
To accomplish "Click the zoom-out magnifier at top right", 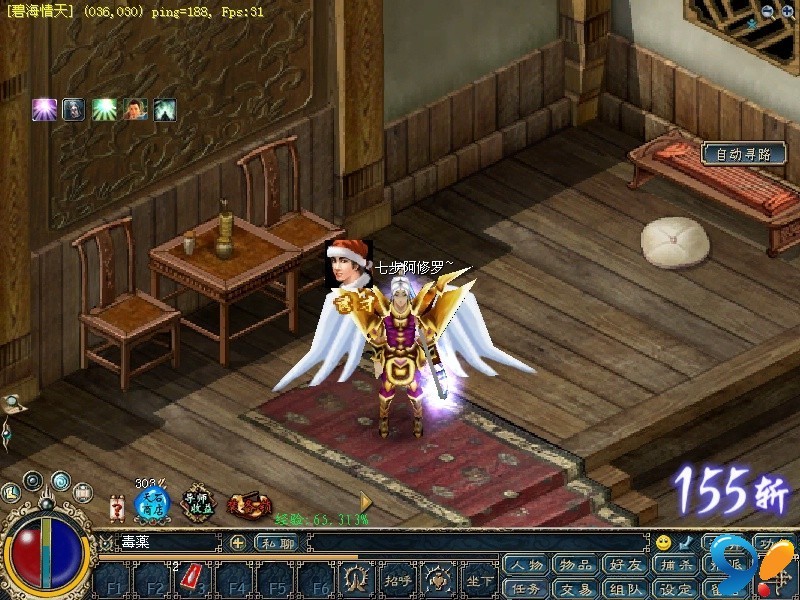I will pos(767,11).
